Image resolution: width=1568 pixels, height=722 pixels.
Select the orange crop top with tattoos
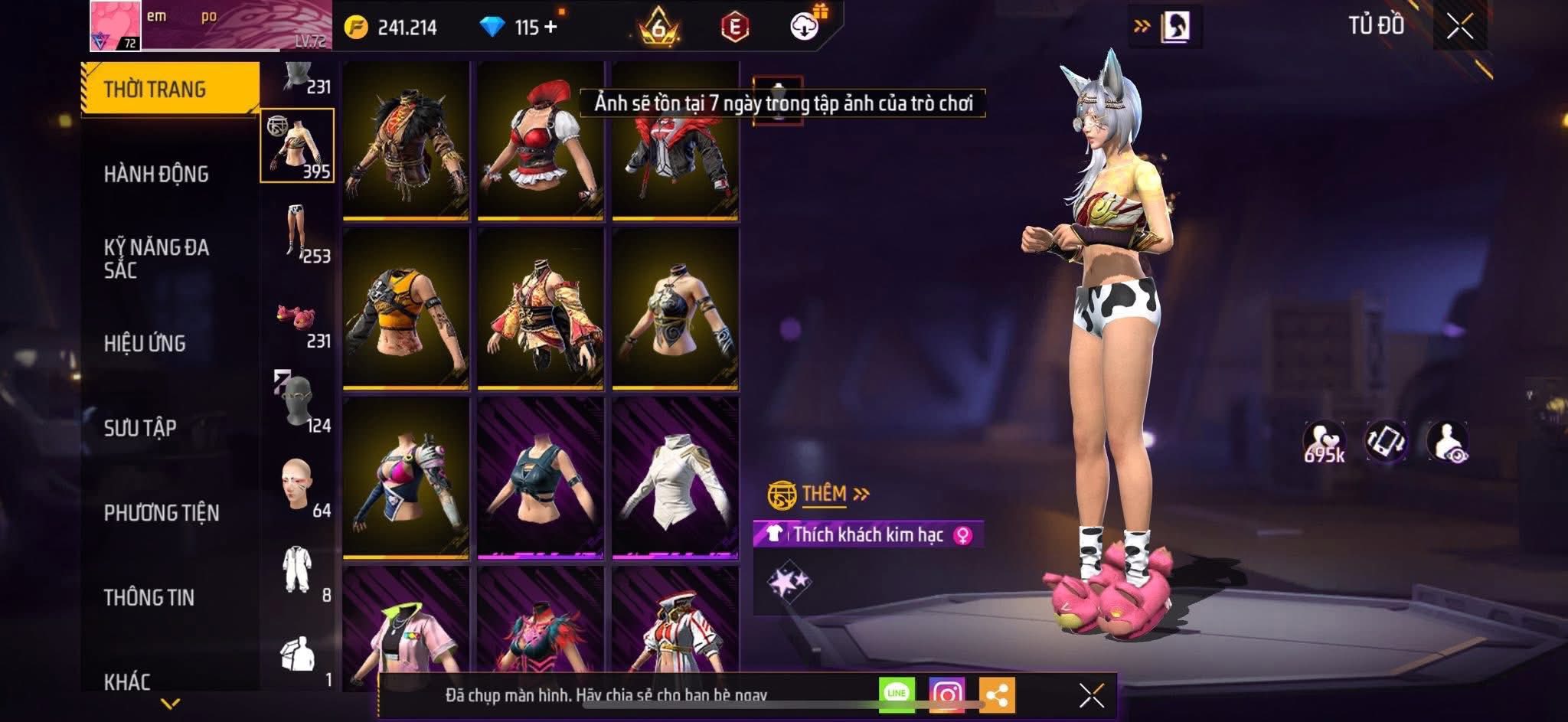pyautogui.click(x=406, y=310)
